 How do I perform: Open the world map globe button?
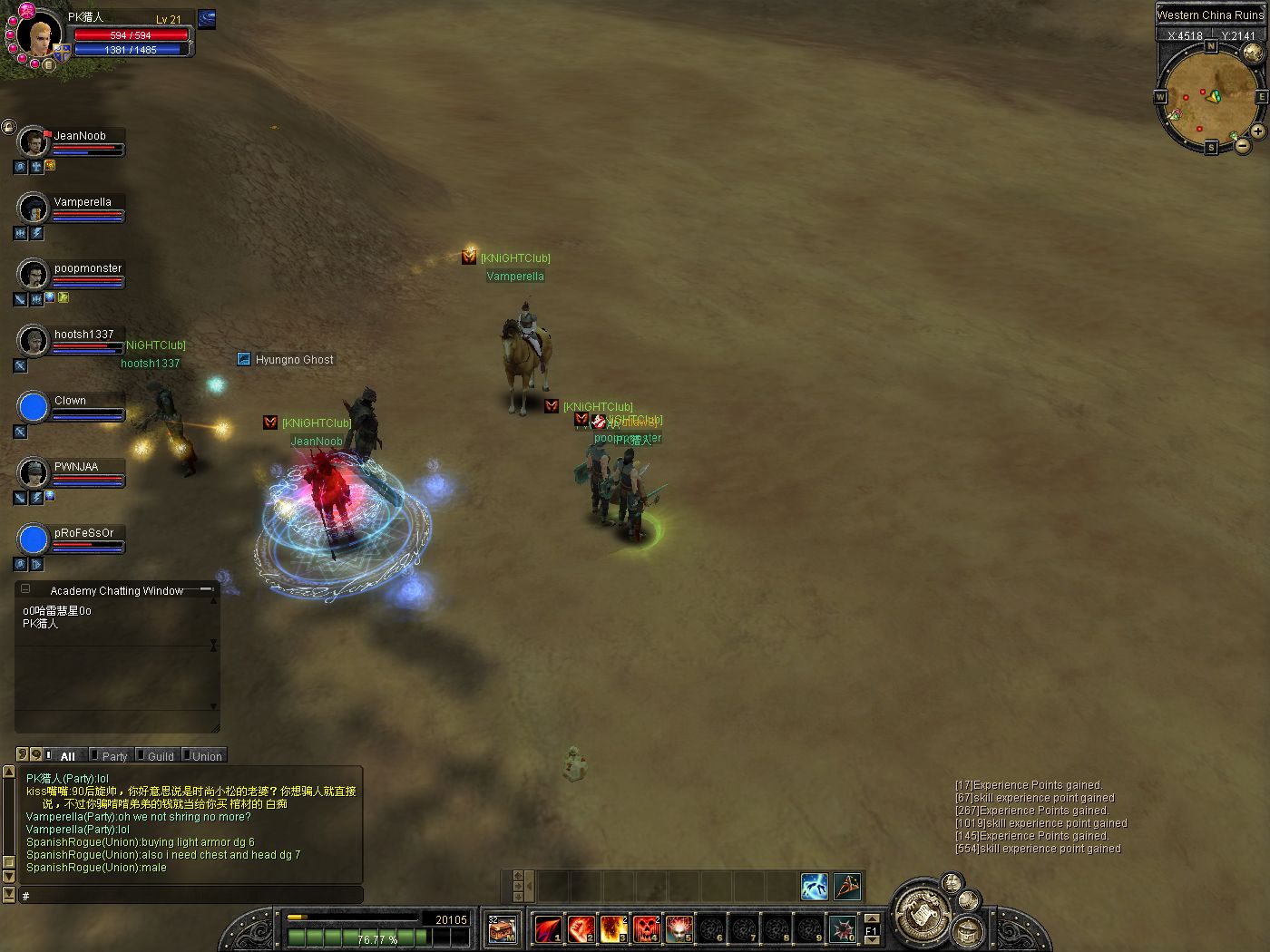coord(1252,52)
